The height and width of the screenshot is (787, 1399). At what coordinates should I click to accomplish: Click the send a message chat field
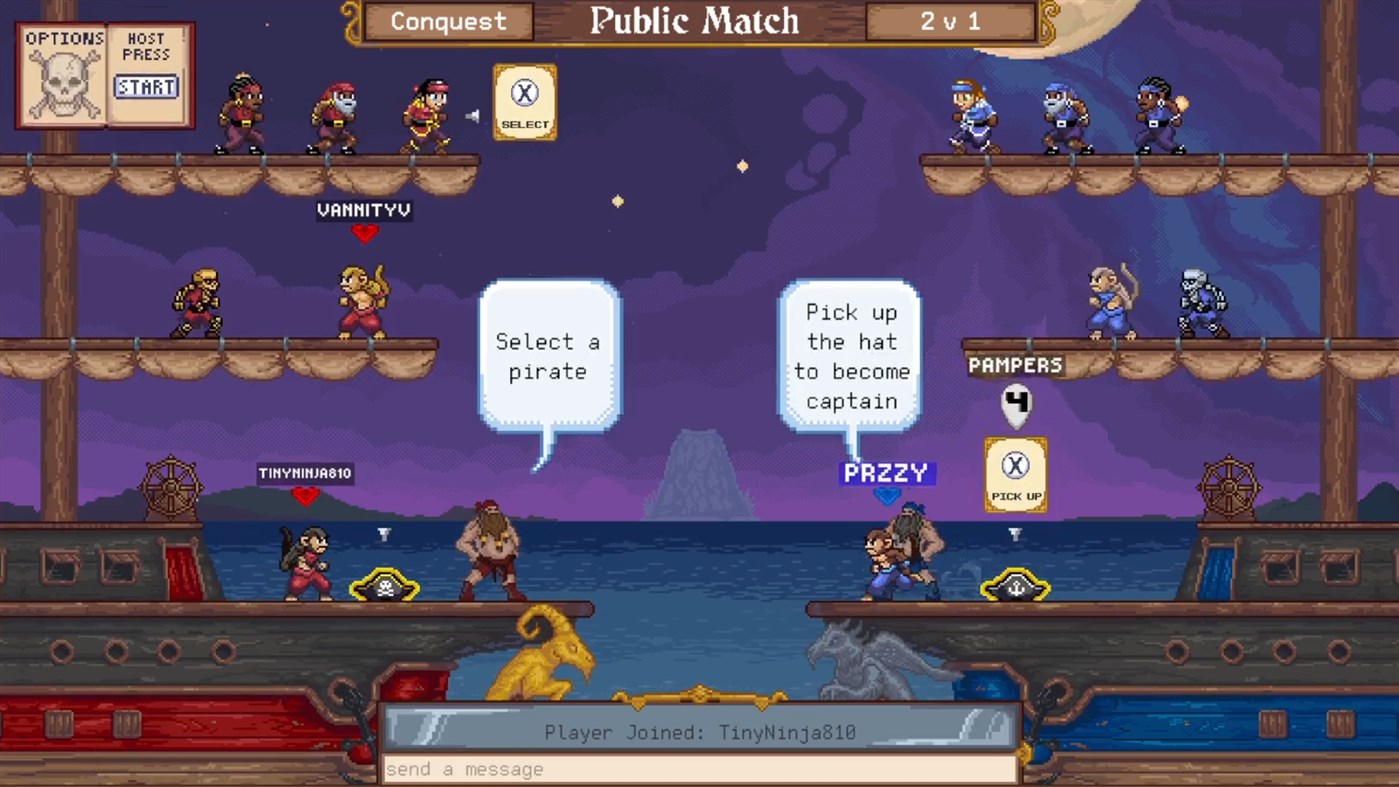697,769
